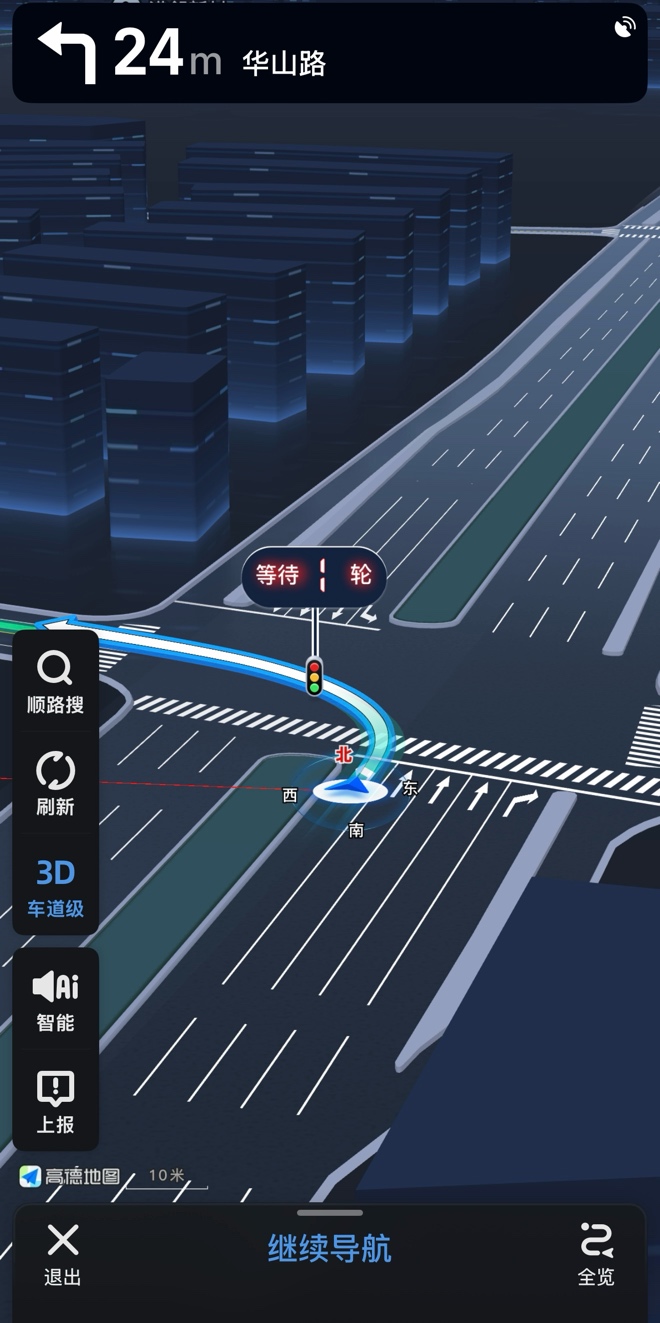Open the Ai 智能 voice settings
Viewport: 660px width, 1323px height.
(x=55, y=1001)
